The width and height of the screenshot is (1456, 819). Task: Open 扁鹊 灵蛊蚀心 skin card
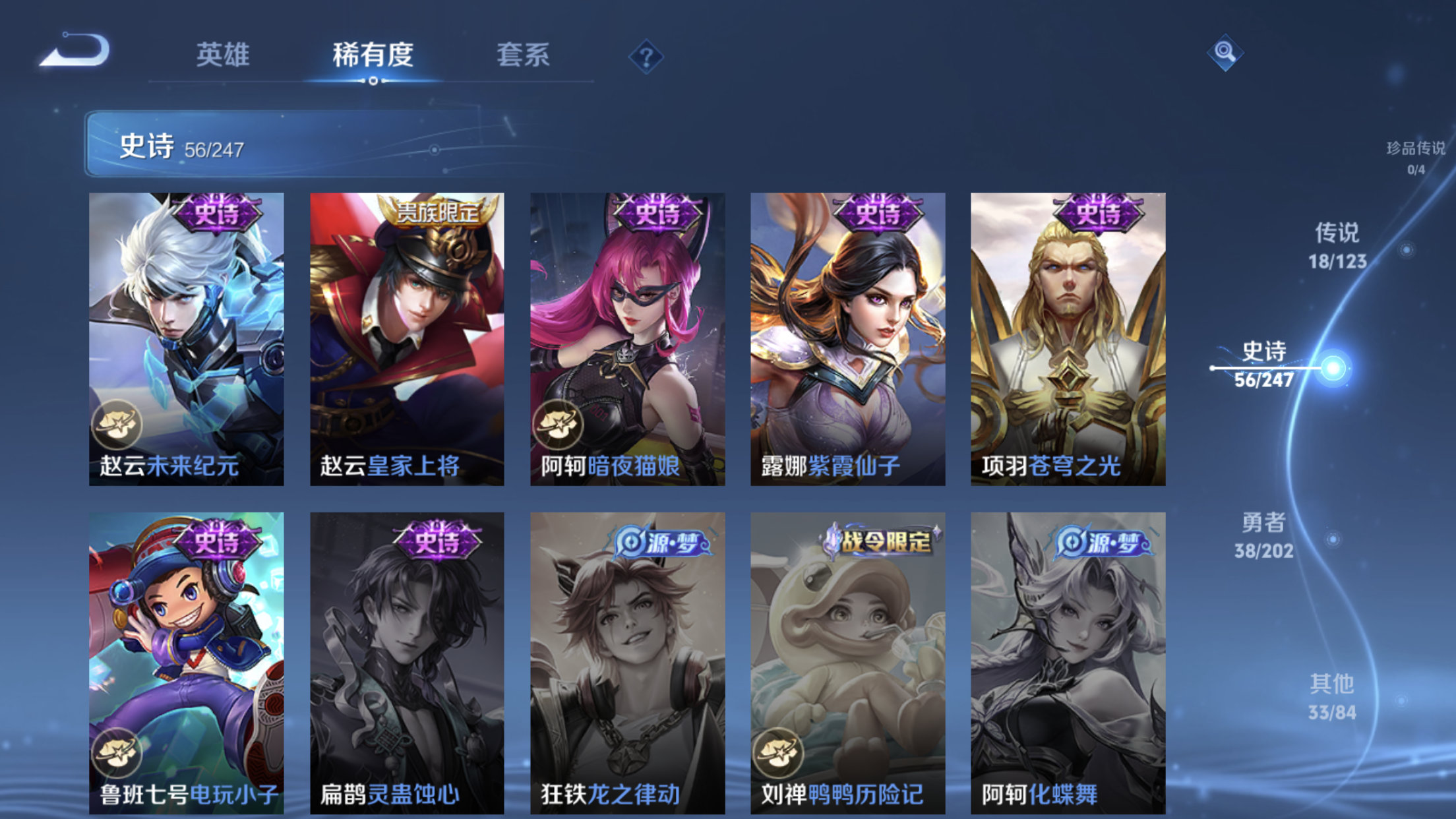coord(407,663)
